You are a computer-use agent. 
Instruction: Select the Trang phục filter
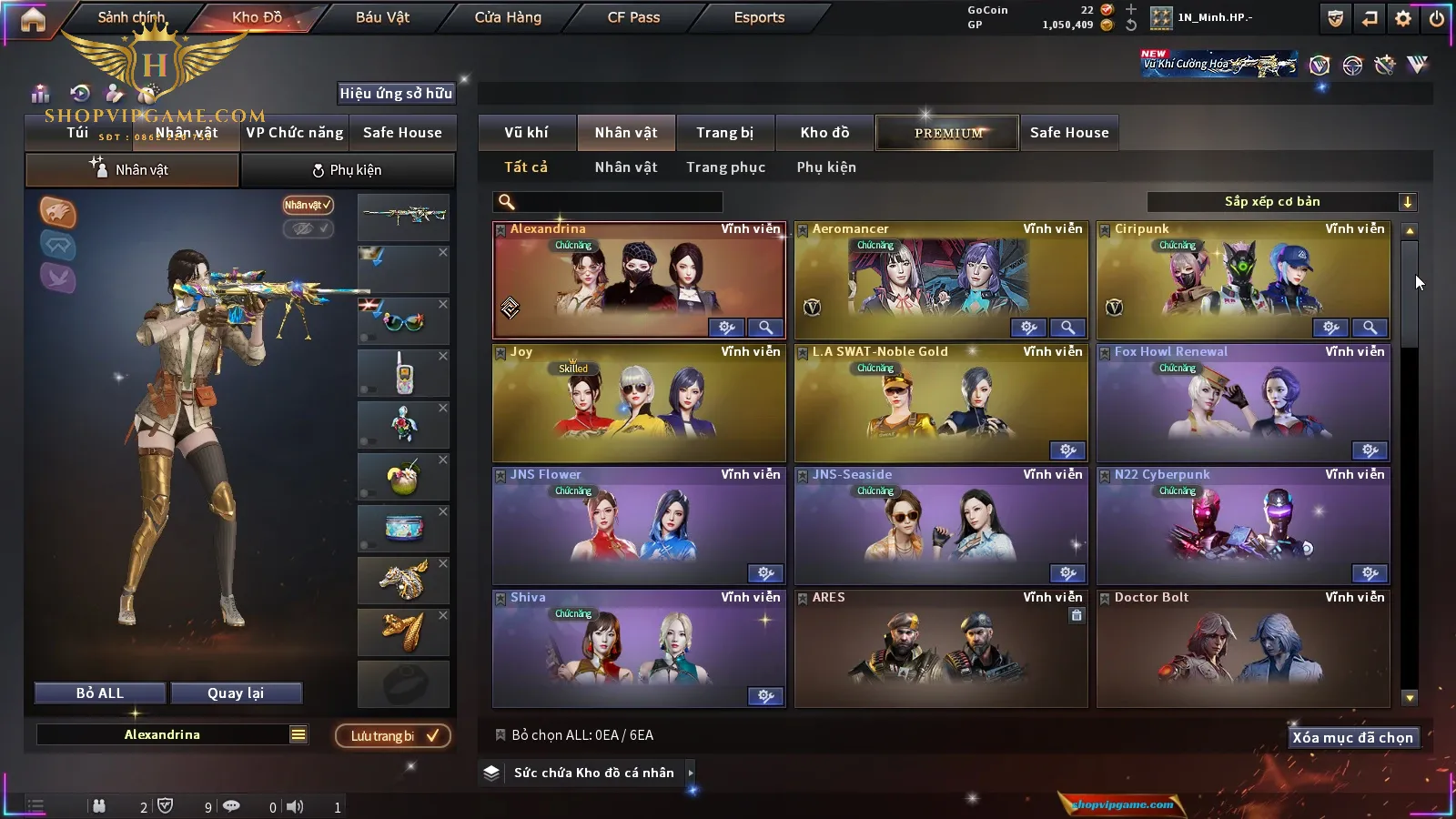pos(725,167)
